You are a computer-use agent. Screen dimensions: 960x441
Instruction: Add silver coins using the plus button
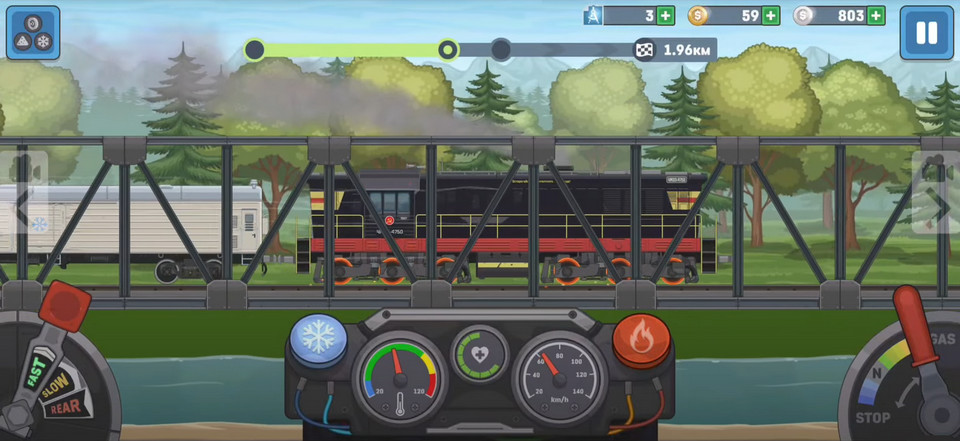tap(876, 16)
